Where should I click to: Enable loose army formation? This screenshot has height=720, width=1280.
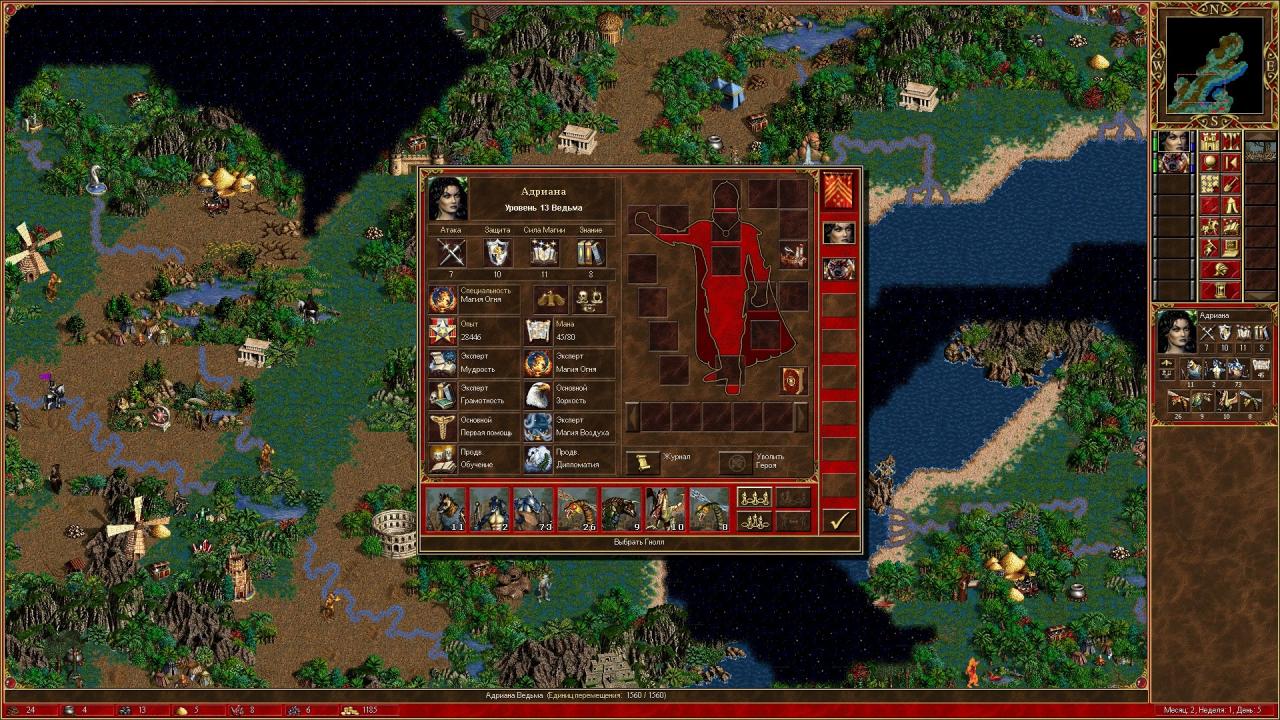click(753, 498)
